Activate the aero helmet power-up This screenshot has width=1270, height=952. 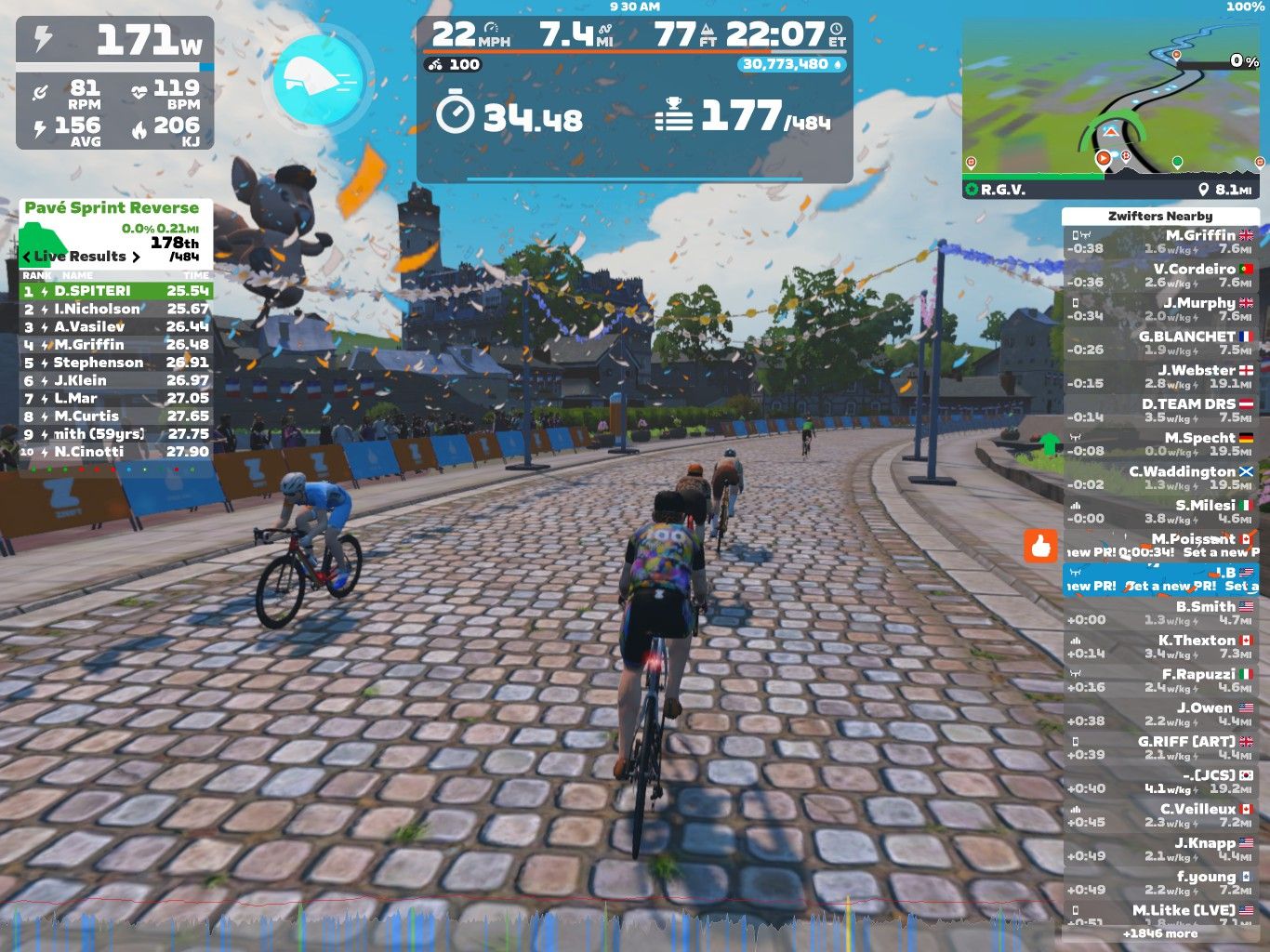321,79
